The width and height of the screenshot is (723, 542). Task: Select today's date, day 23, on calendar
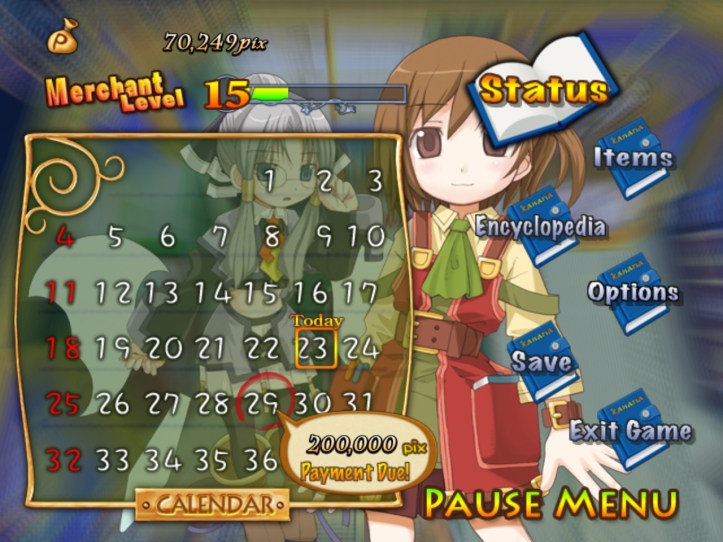pyautogui.click(x=315, y=349)
